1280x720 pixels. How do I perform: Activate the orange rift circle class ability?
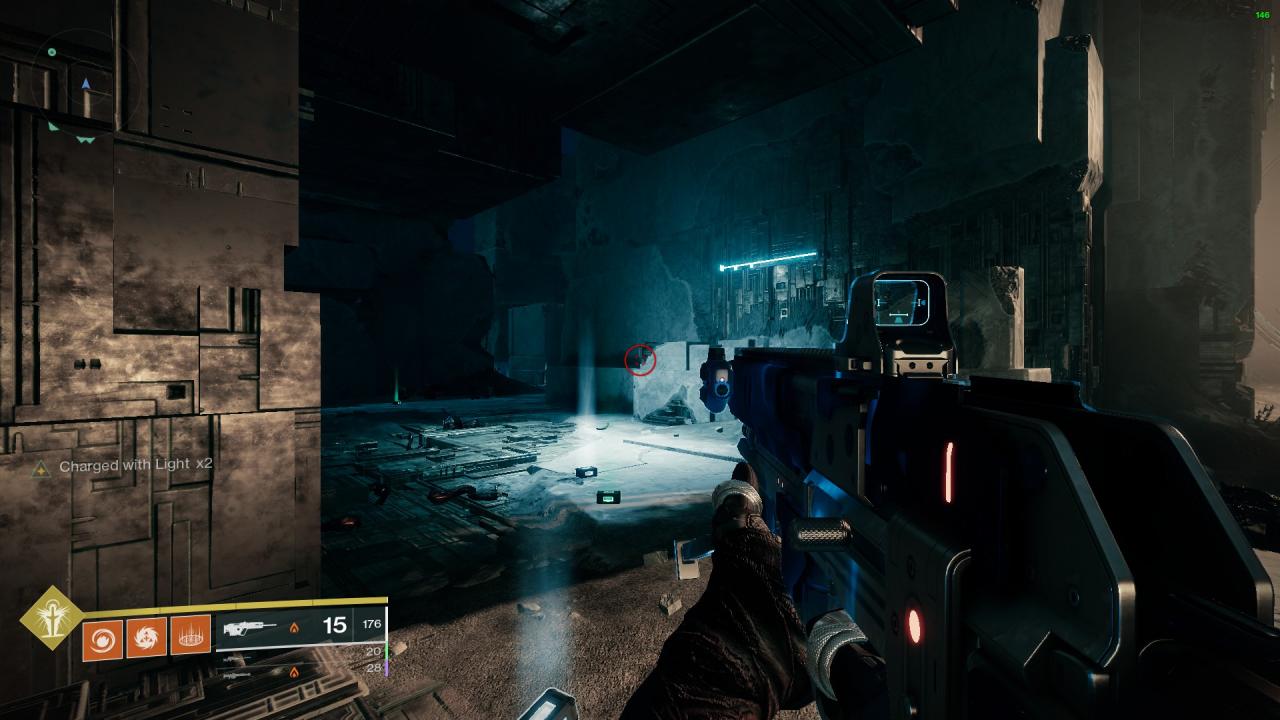(x=190, y=636)
